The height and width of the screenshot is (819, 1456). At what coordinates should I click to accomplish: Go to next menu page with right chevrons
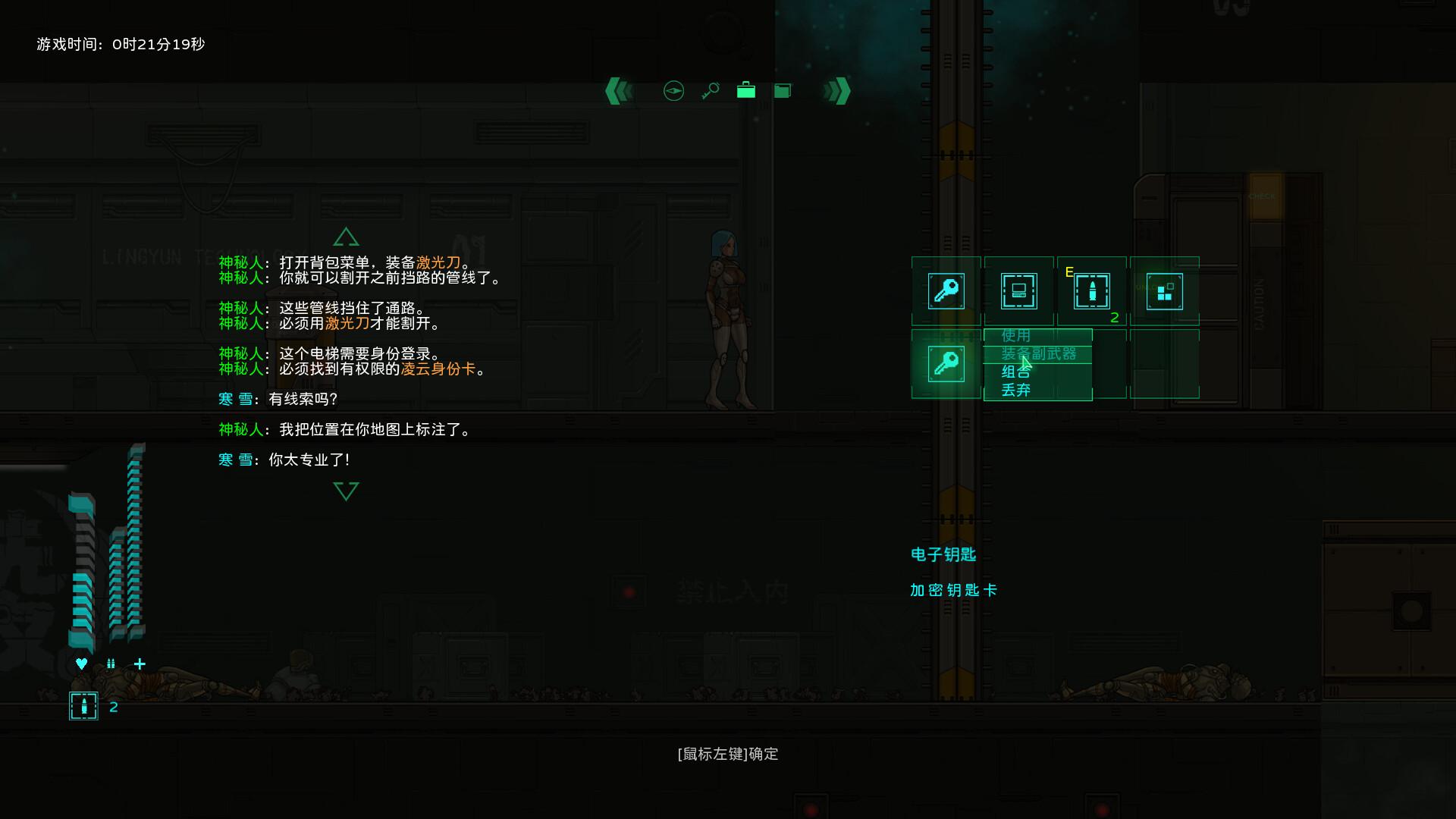[x=837, y=91]
